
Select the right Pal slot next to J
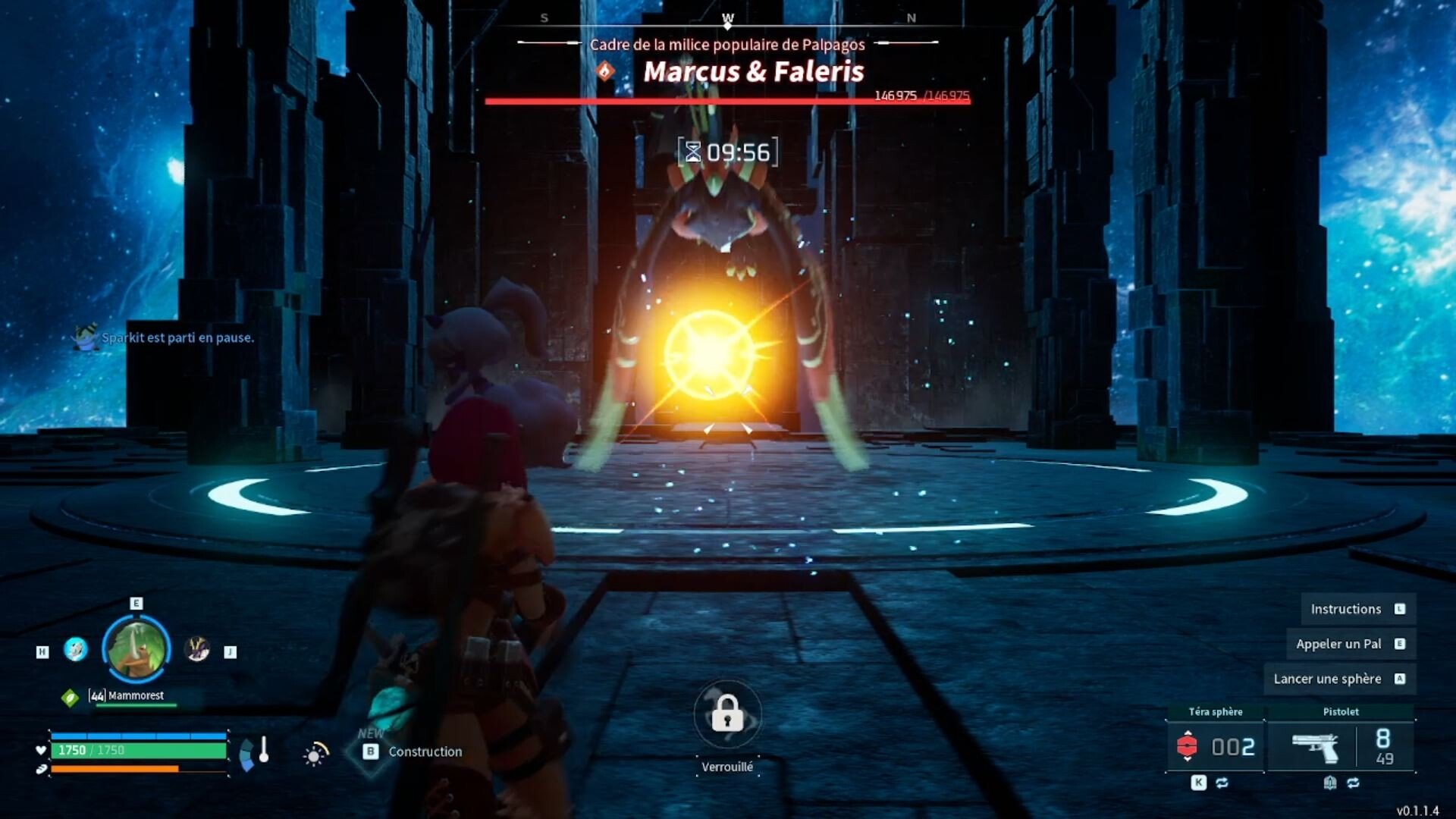point(197,651)
